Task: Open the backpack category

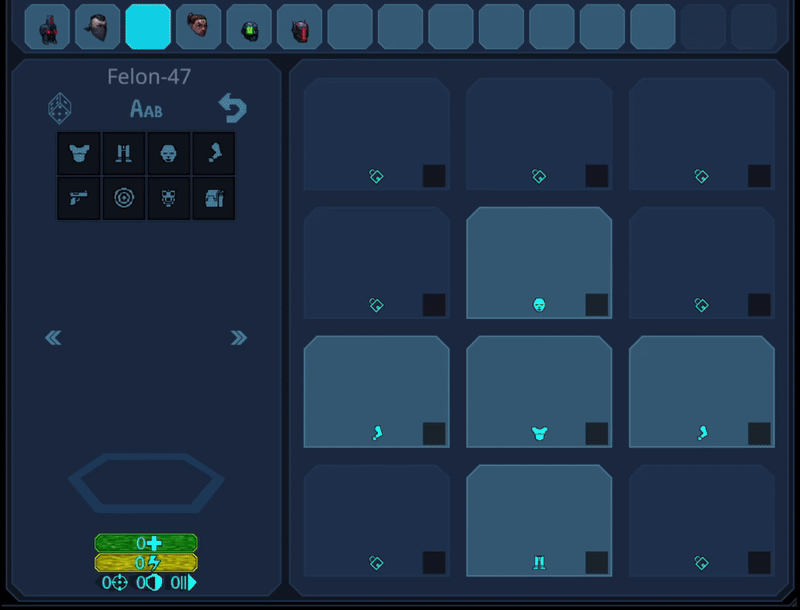Action: click(213, 198)
